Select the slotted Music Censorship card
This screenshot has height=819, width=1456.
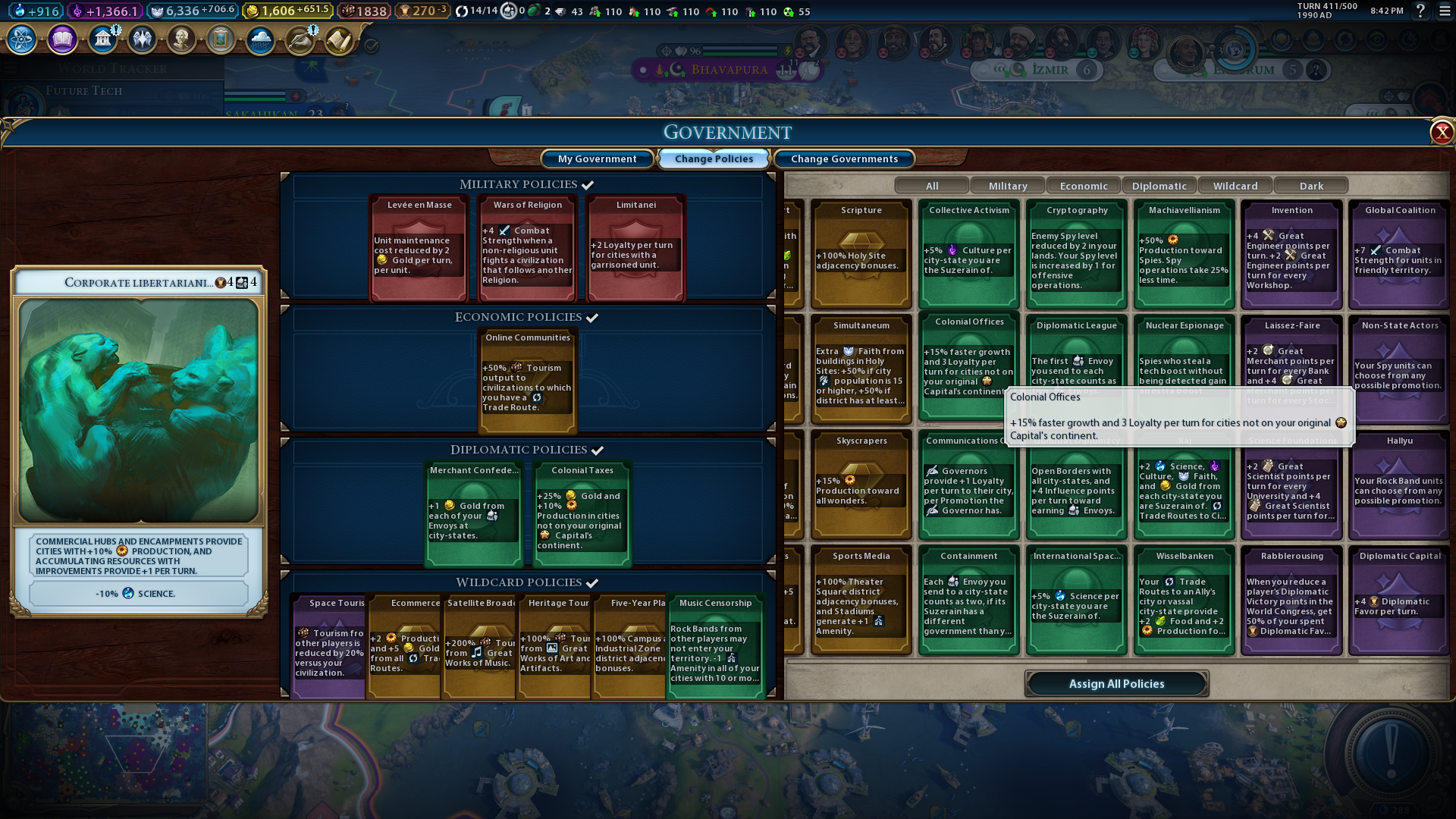coord(715,646)
